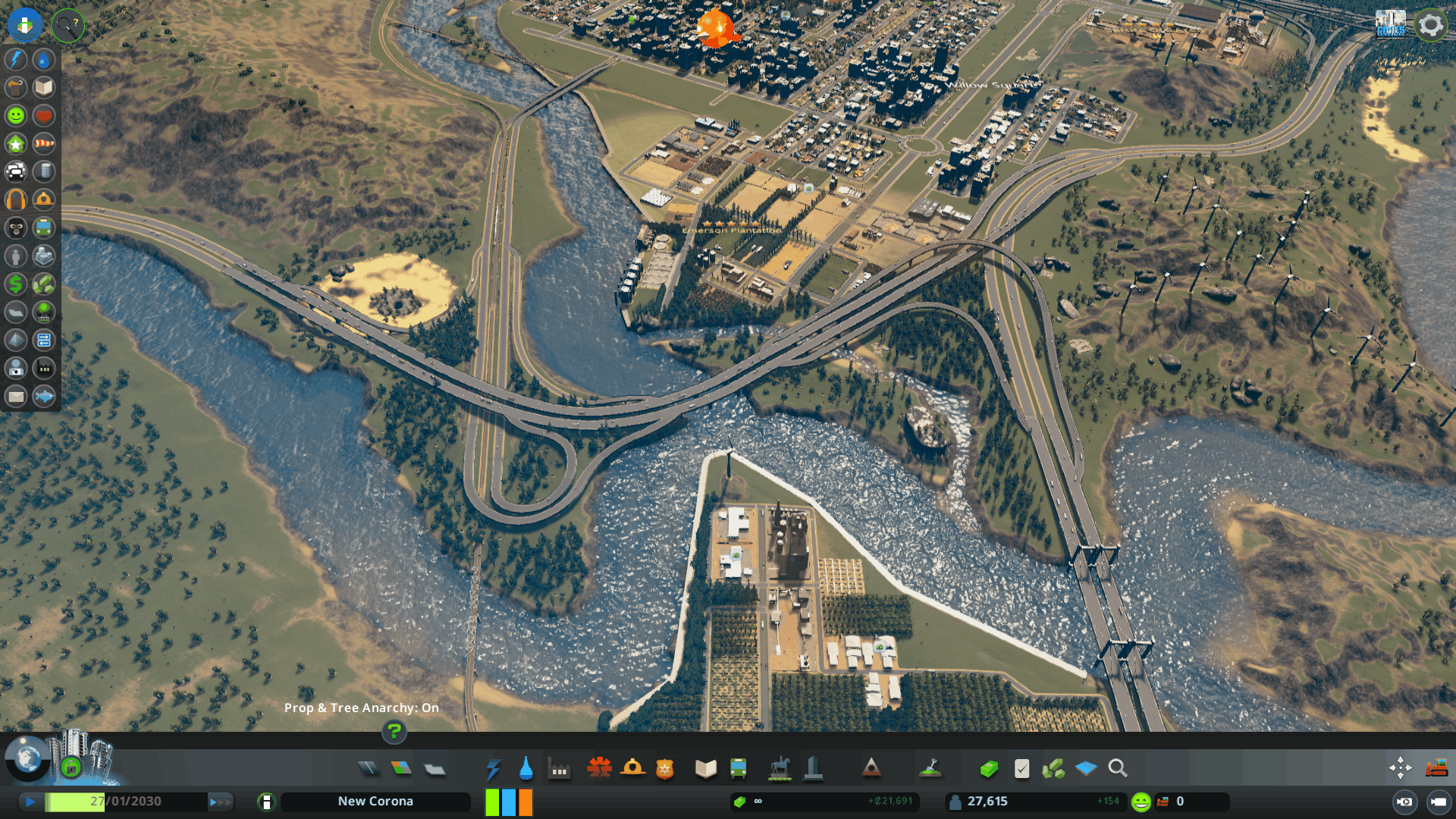
Task: Show the happiness smiley info view
Action: click(x=16, y=115)
